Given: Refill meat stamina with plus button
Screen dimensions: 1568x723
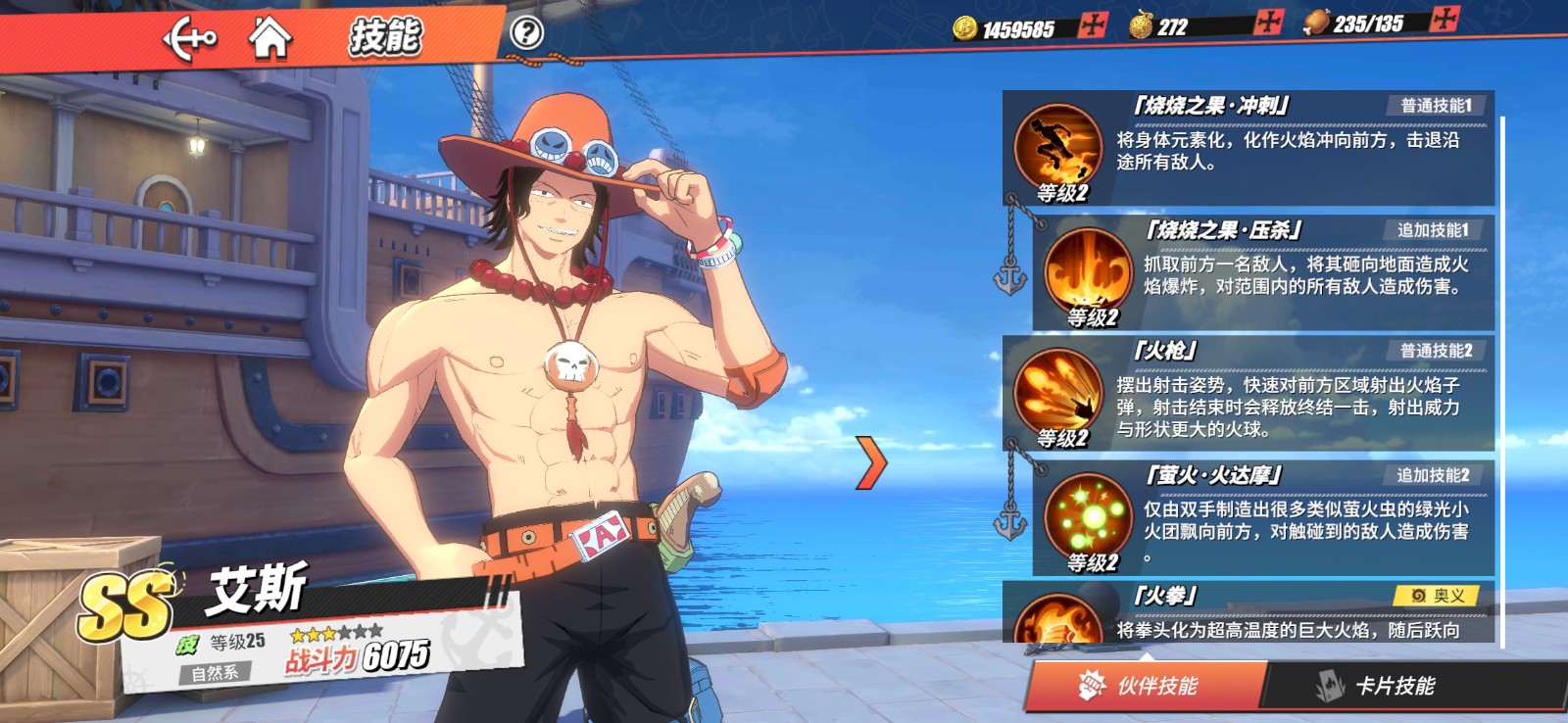Looking at the screenshot, I should point(1445,20).
